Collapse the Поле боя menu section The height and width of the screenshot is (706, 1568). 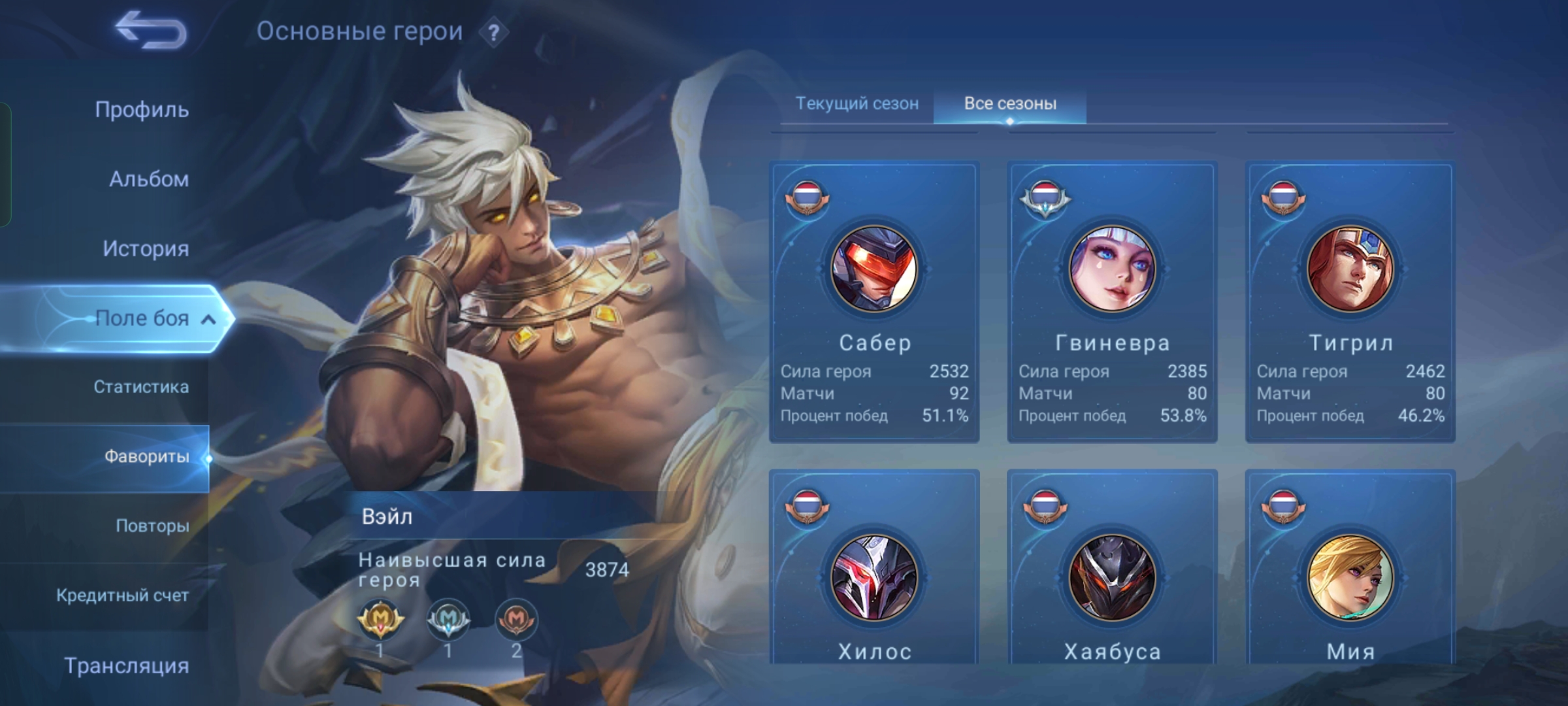point(208,319)
